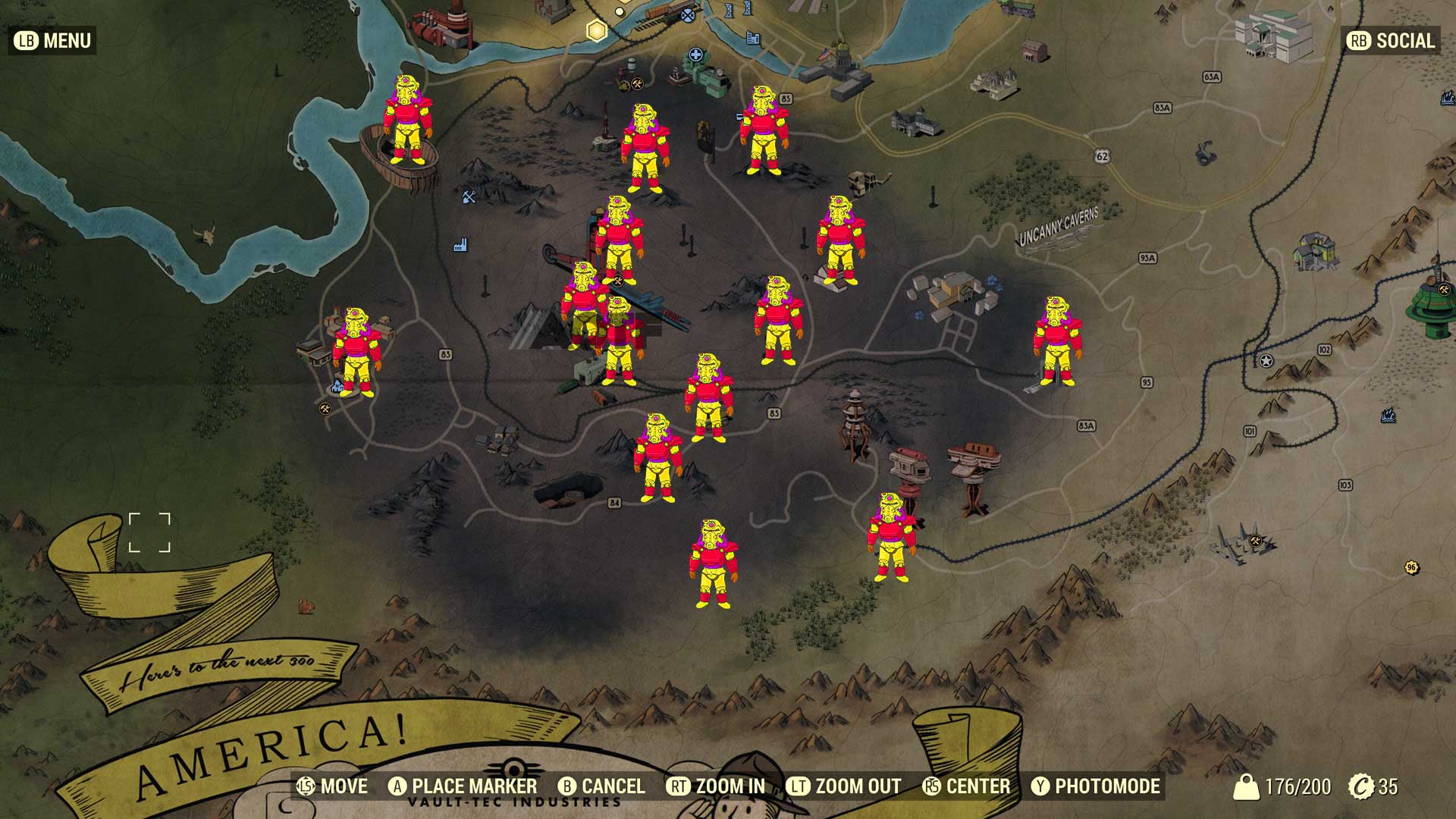1456x819 pixels.
Task: Click the blue medical cross marker
Action: (695, 54)
